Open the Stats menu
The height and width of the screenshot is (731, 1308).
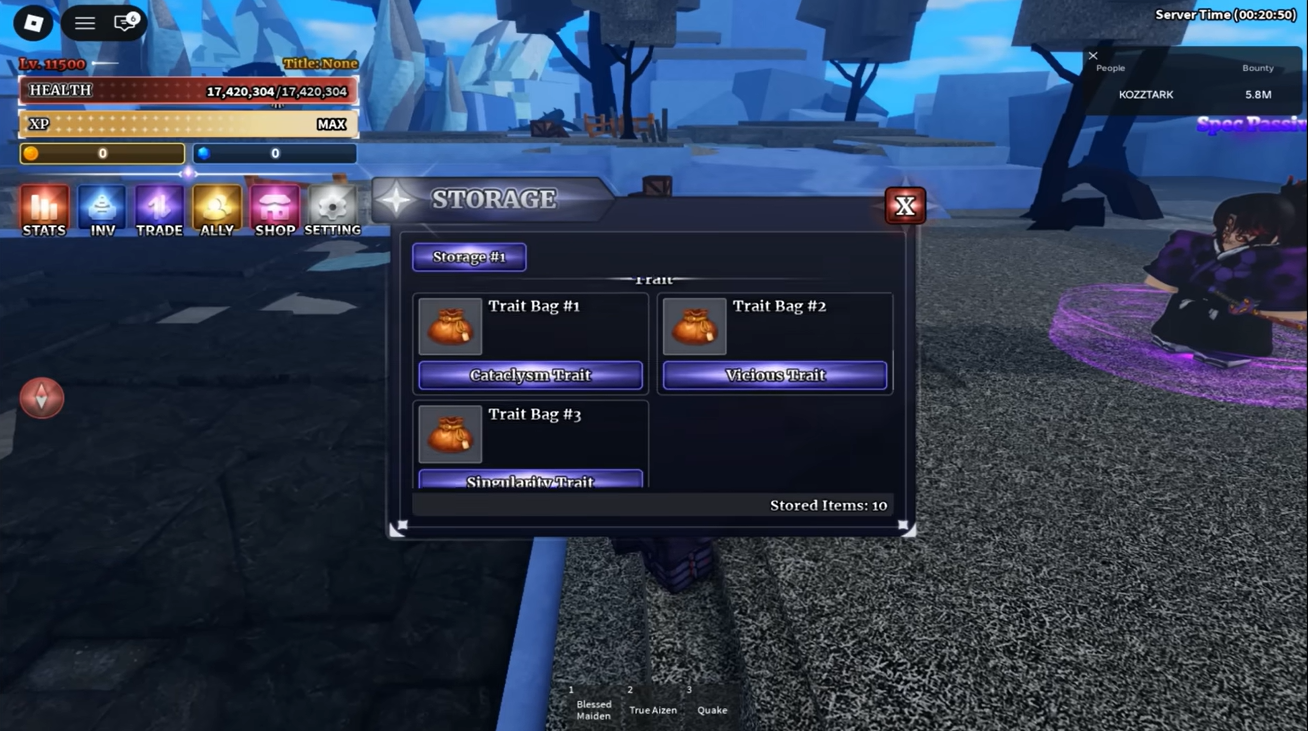coord(44,210)
